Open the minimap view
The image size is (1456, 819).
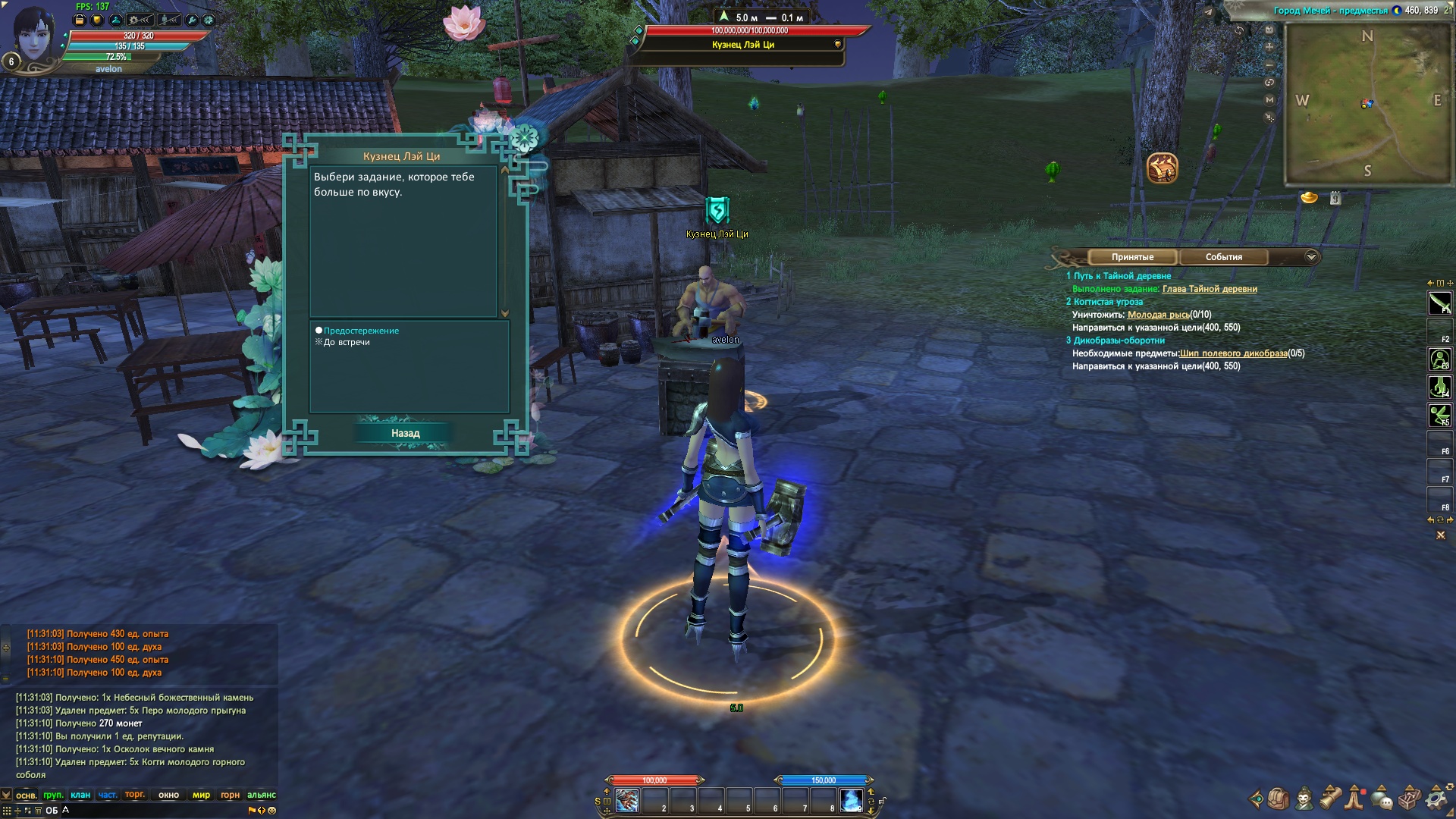pos(1367,104)
